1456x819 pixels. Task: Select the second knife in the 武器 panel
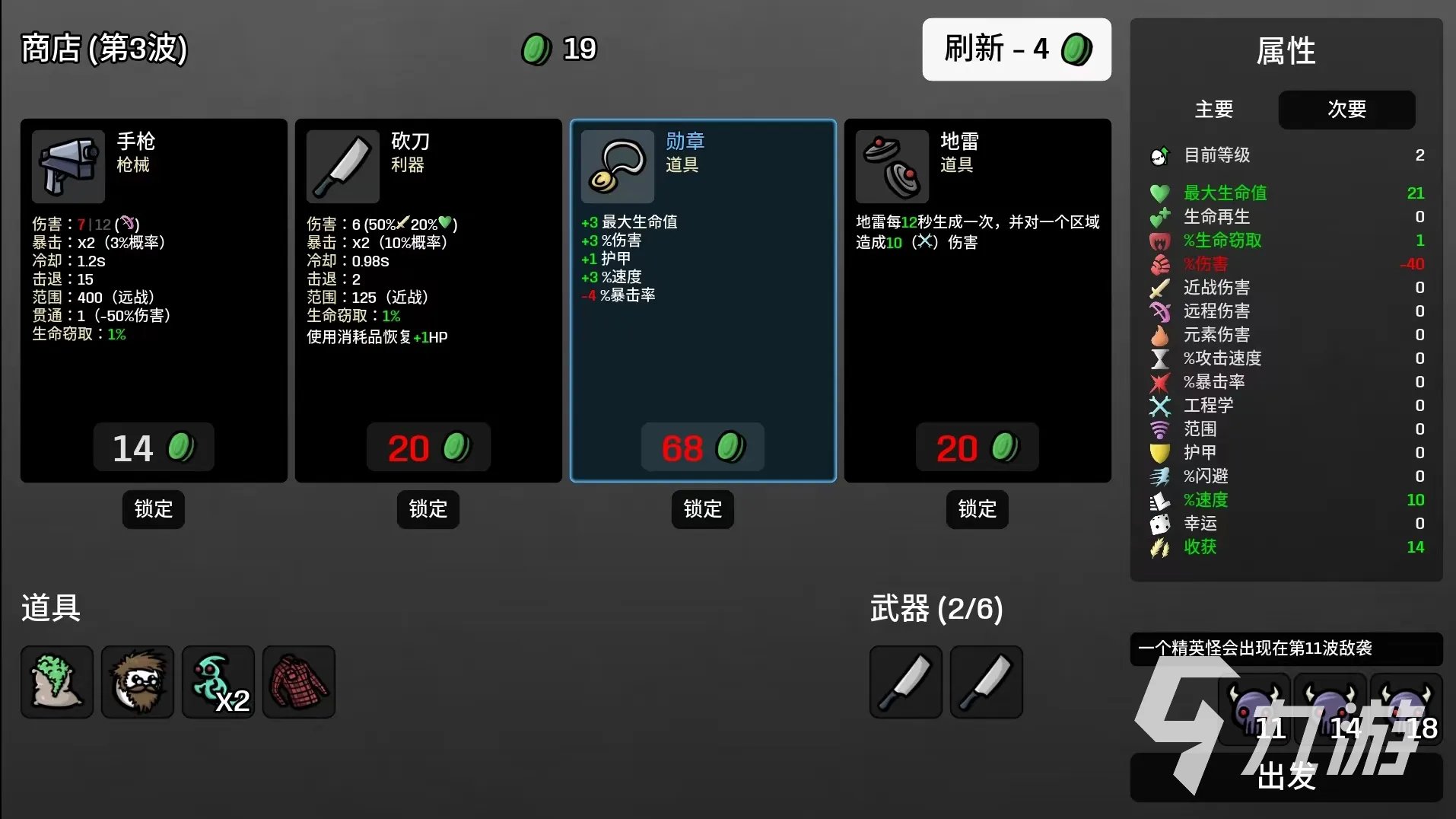[986, 682]
